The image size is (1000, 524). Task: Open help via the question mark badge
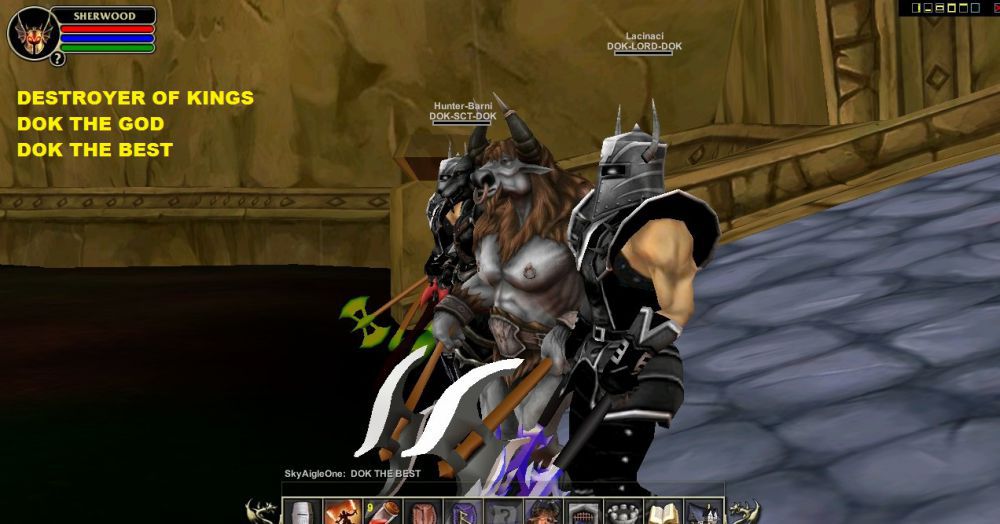(57, 59)
